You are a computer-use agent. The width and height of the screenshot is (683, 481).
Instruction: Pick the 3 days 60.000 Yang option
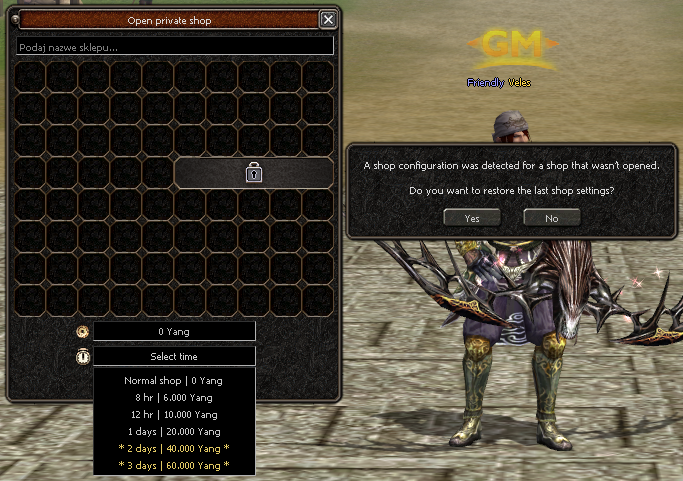pyautogui.click(x=174, y=466)
